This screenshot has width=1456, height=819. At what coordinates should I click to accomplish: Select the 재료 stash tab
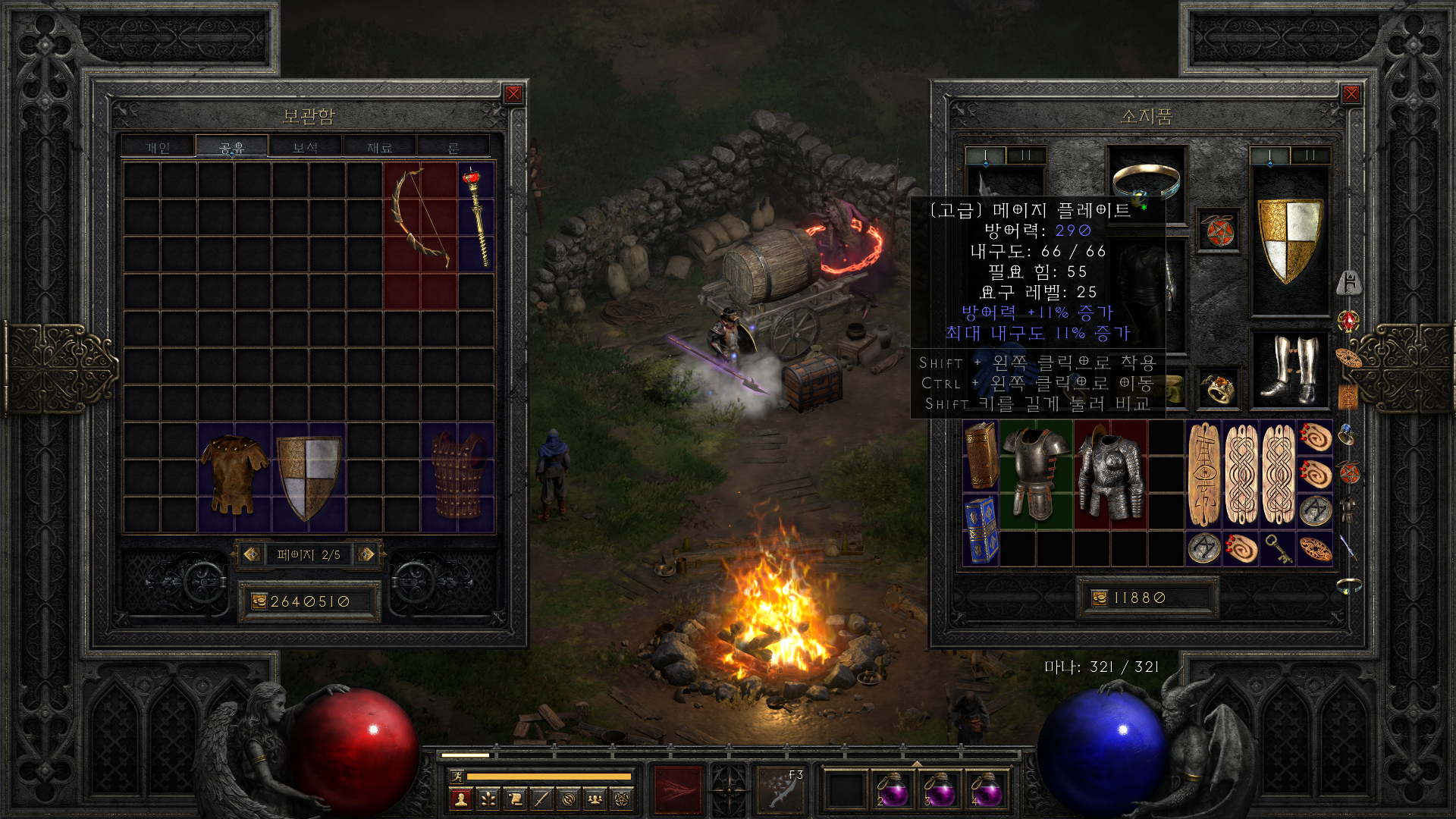pyautogui.click(x=379, y=147)
